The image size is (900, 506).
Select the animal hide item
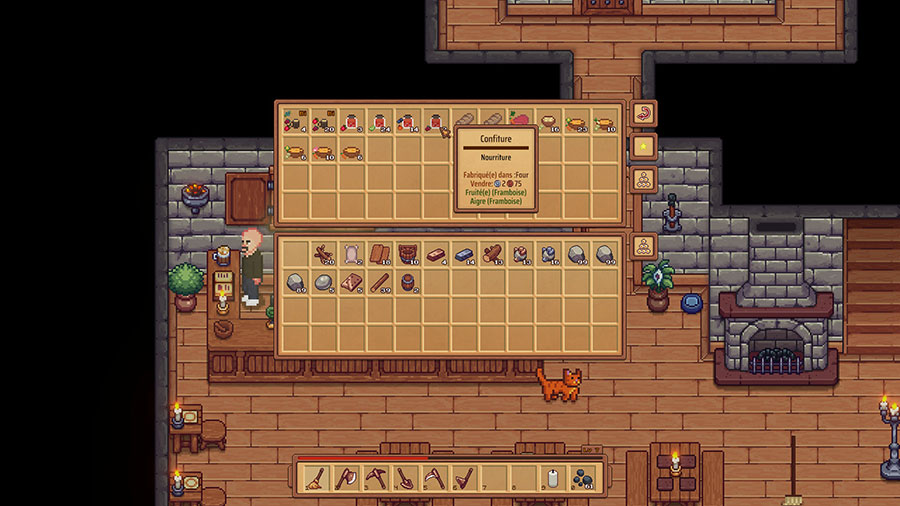[351, 254]
